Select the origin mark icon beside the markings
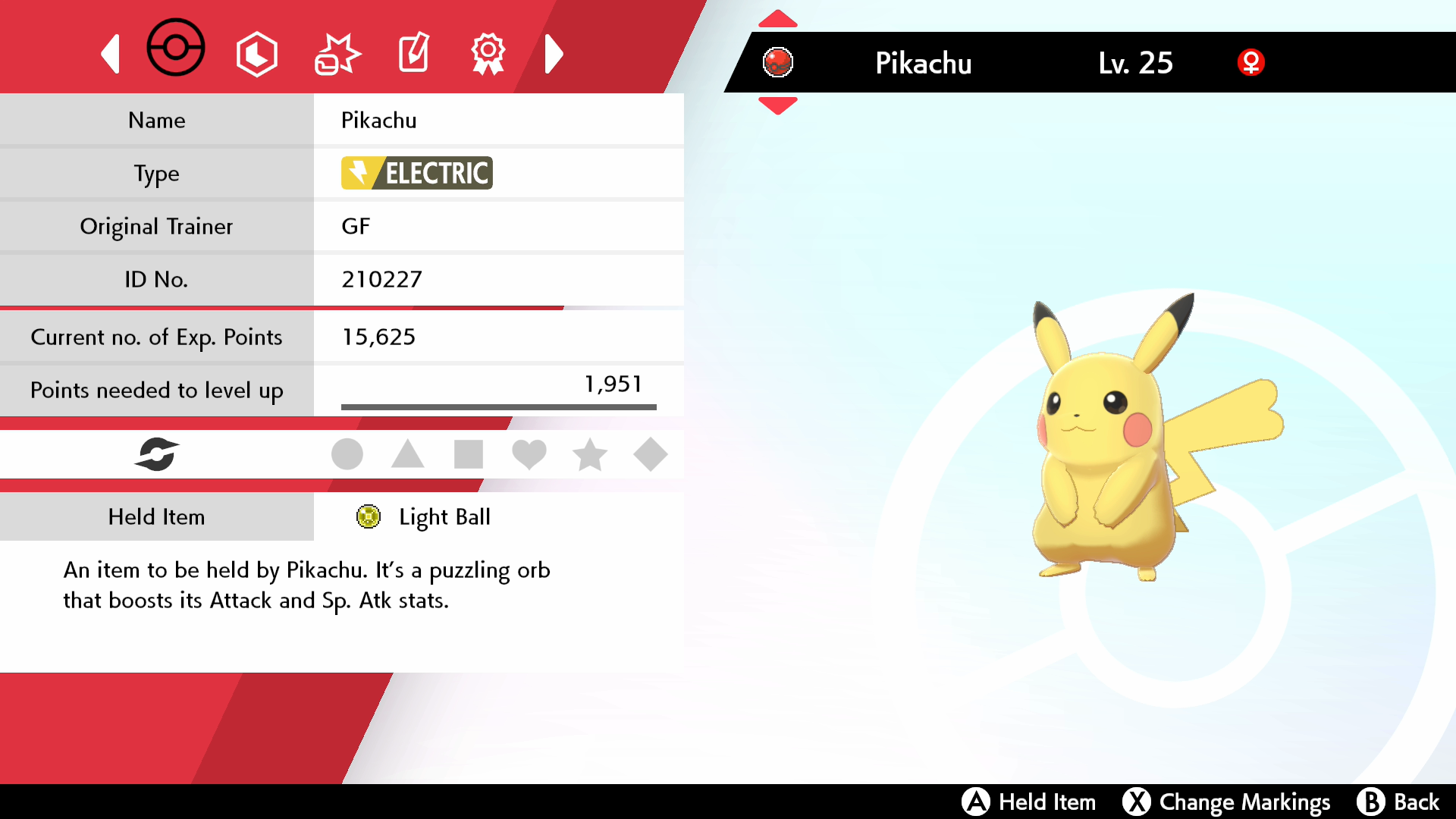Screen dimensions: 1456x819 [158, 454]
